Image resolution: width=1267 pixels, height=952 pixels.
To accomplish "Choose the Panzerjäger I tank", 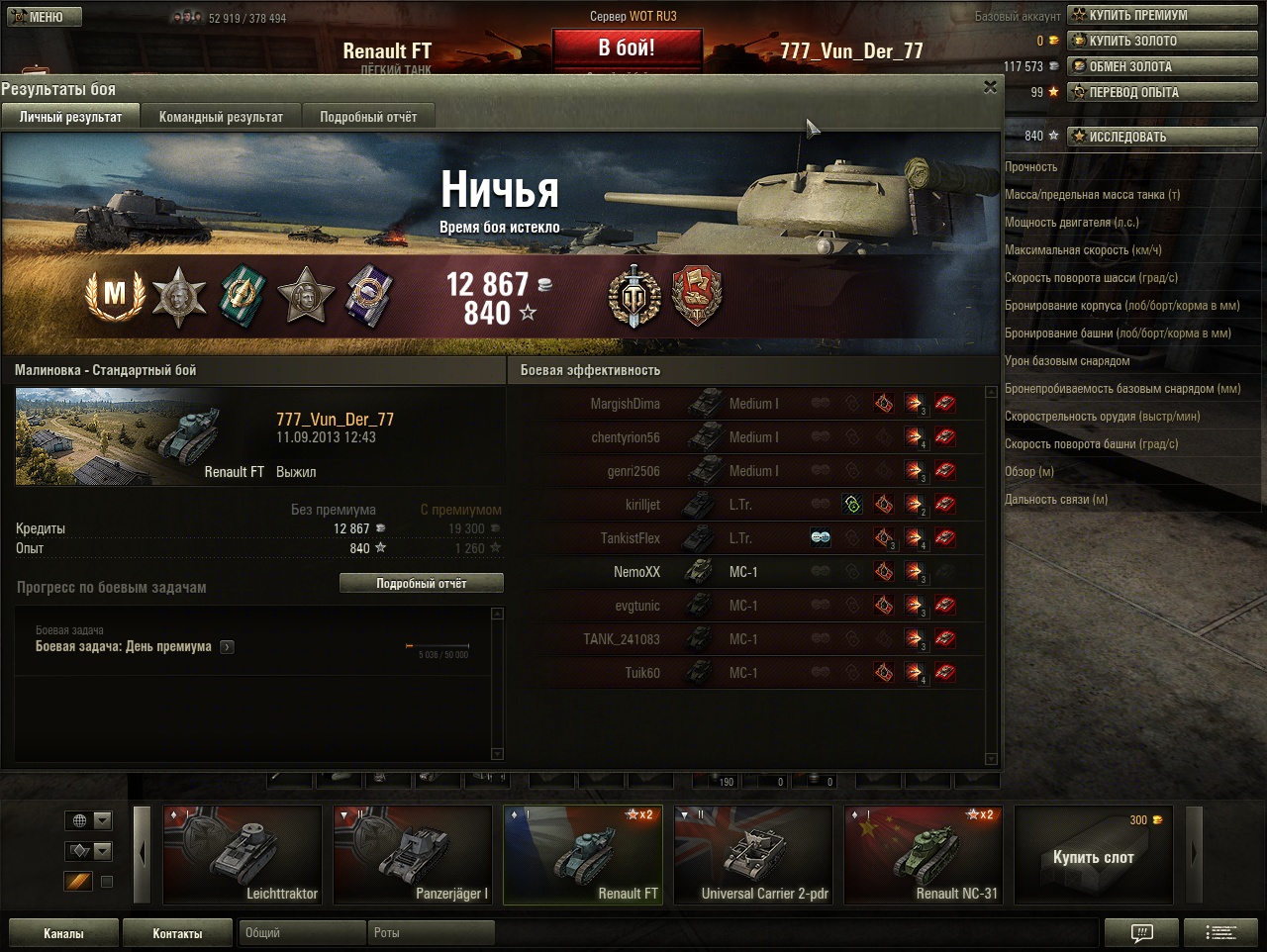I will (413, 855).
